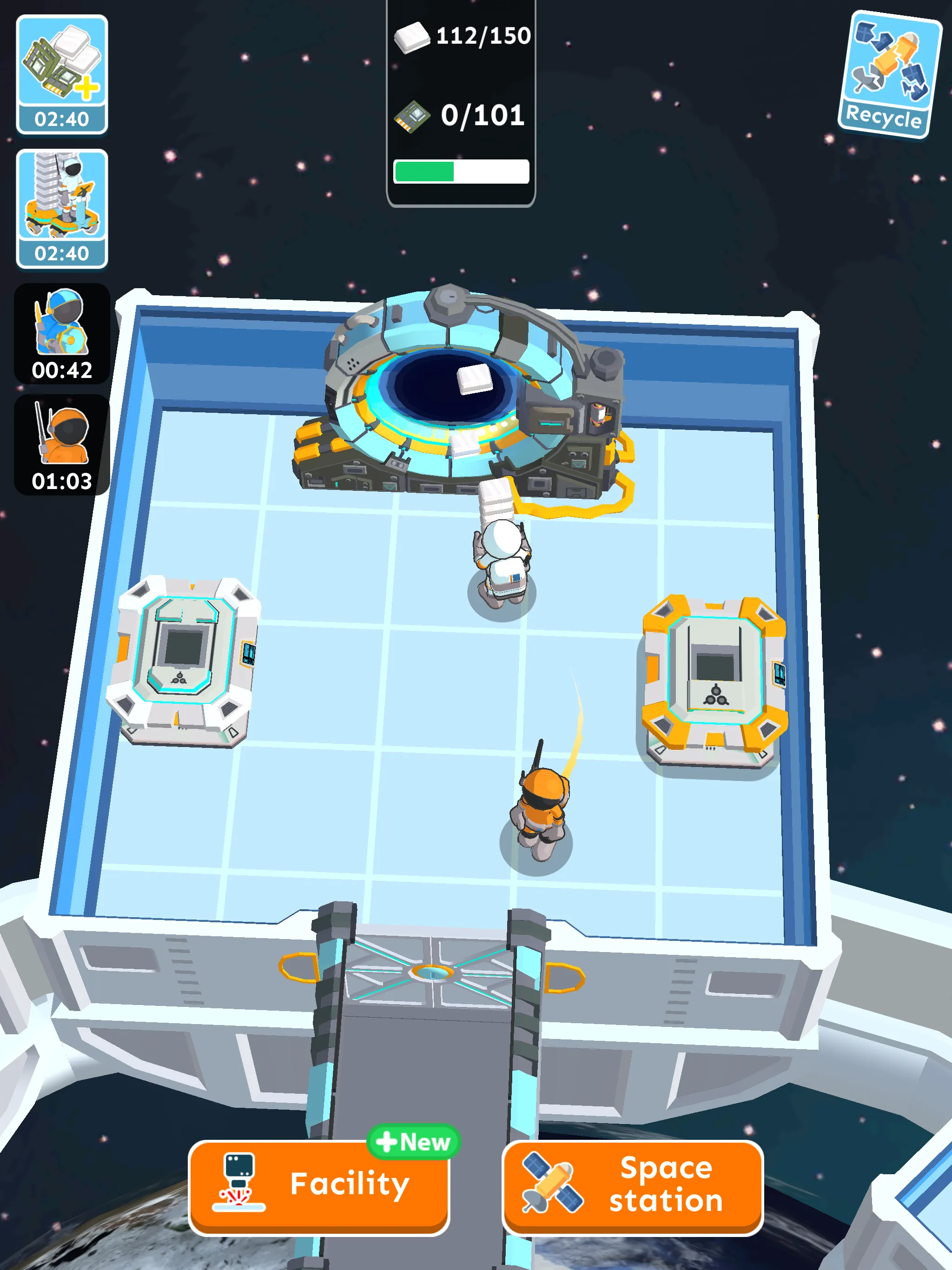This screenshot has width=952, height=1270.
Task: Tap the astronaut rover construction icon
Action: coord(62,198)
